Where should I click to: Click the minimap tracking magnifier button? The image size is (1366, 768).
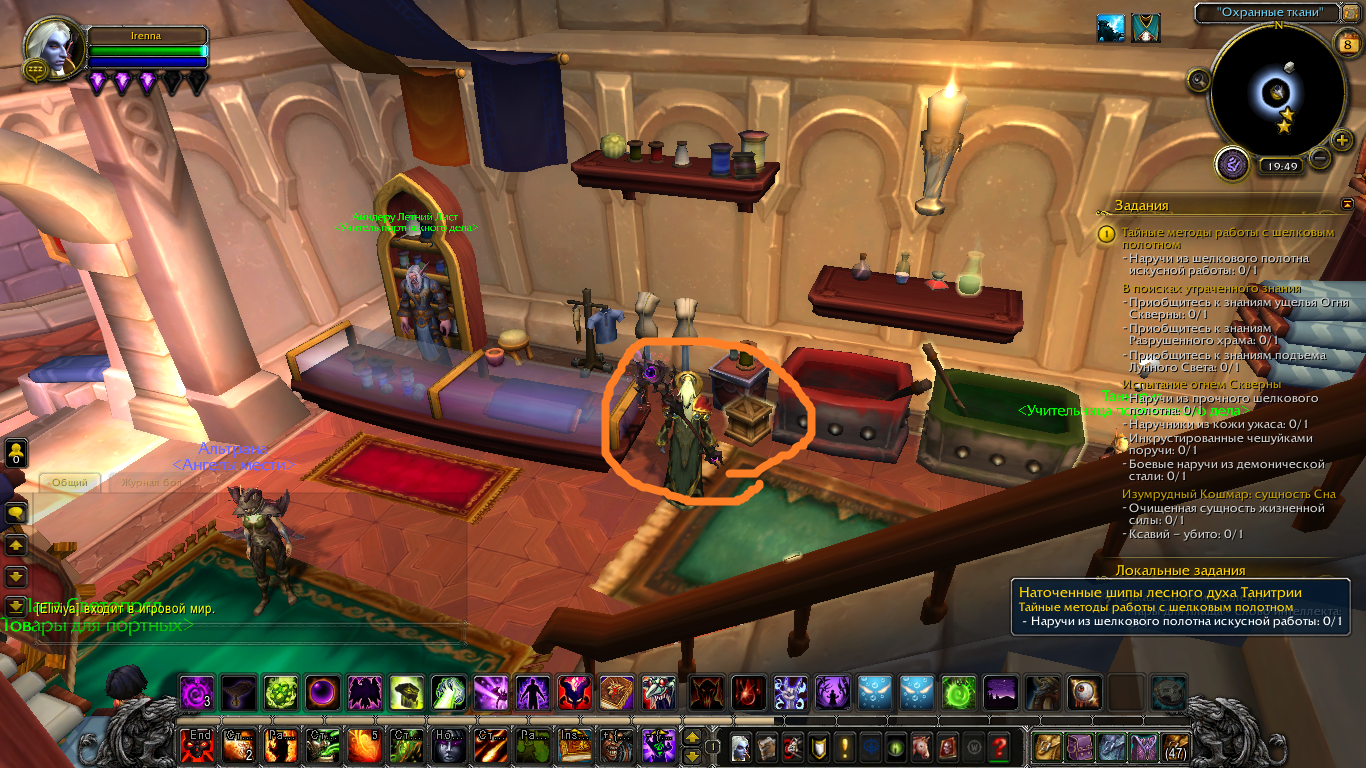(1199, 79)
